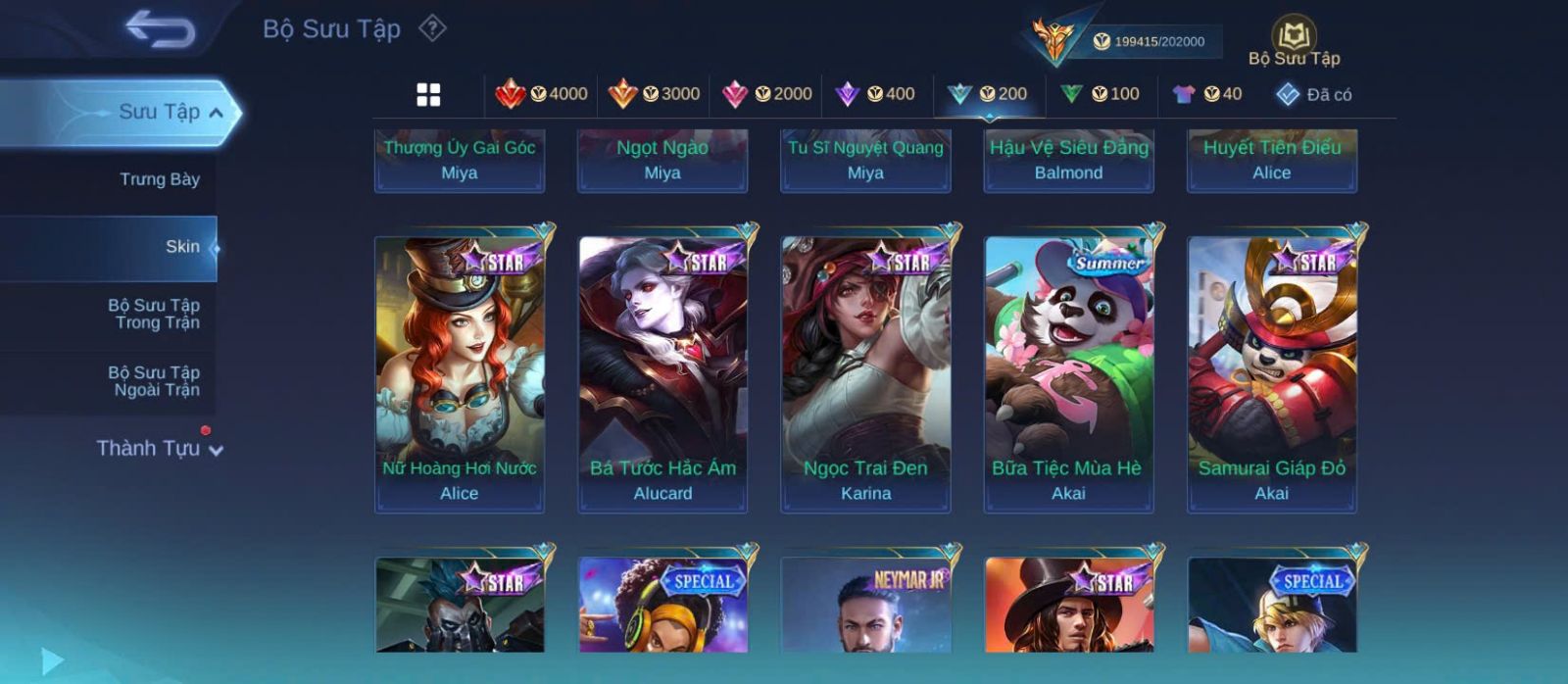This screenshot has height=684, width=1568.
Task: Open the Trưng Bày section
Action: [x=159, y=179]
